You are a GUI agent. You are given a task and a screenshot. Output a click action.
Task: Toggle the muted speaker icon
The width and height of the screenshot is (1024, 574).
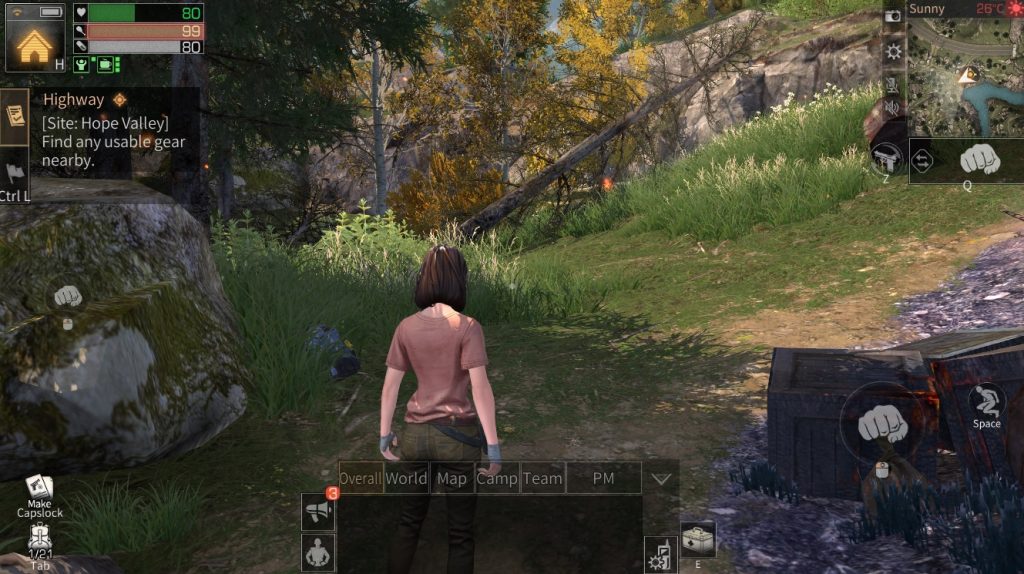(892, 107)
